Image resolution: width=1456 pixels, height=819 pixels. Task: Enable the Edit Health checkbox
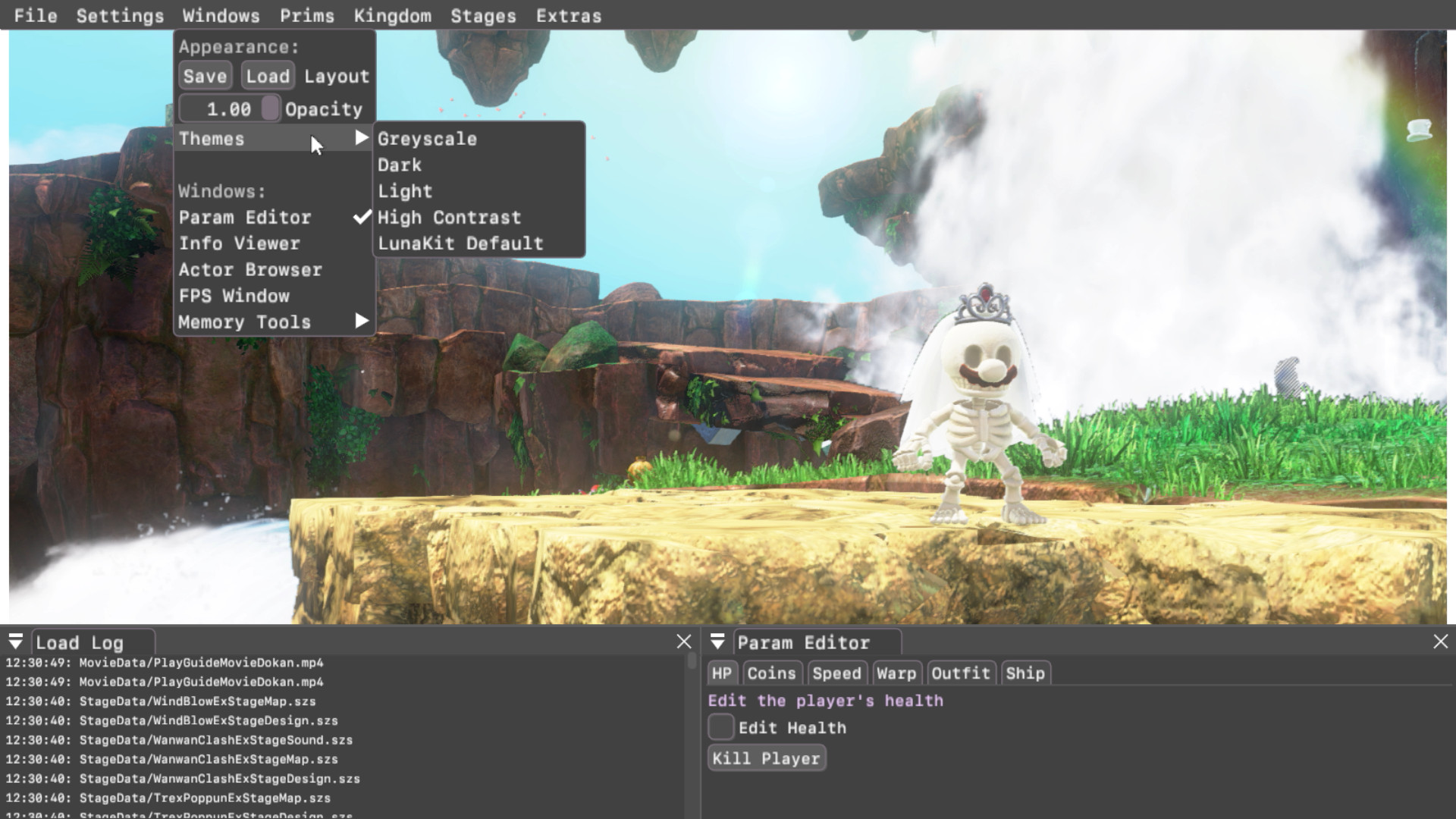720,726
